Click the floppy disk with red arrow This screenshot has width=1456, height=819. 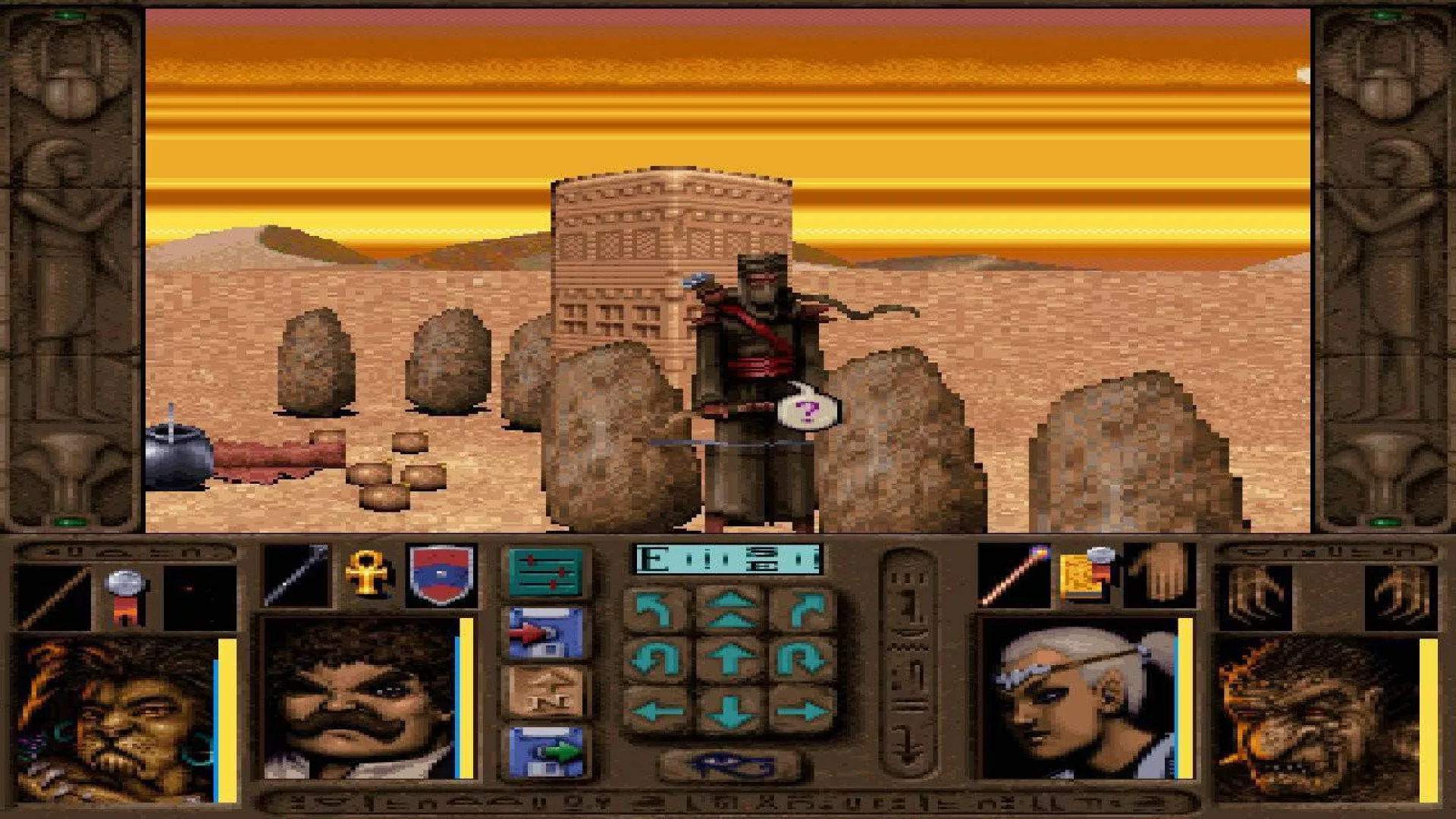(546, 633)
